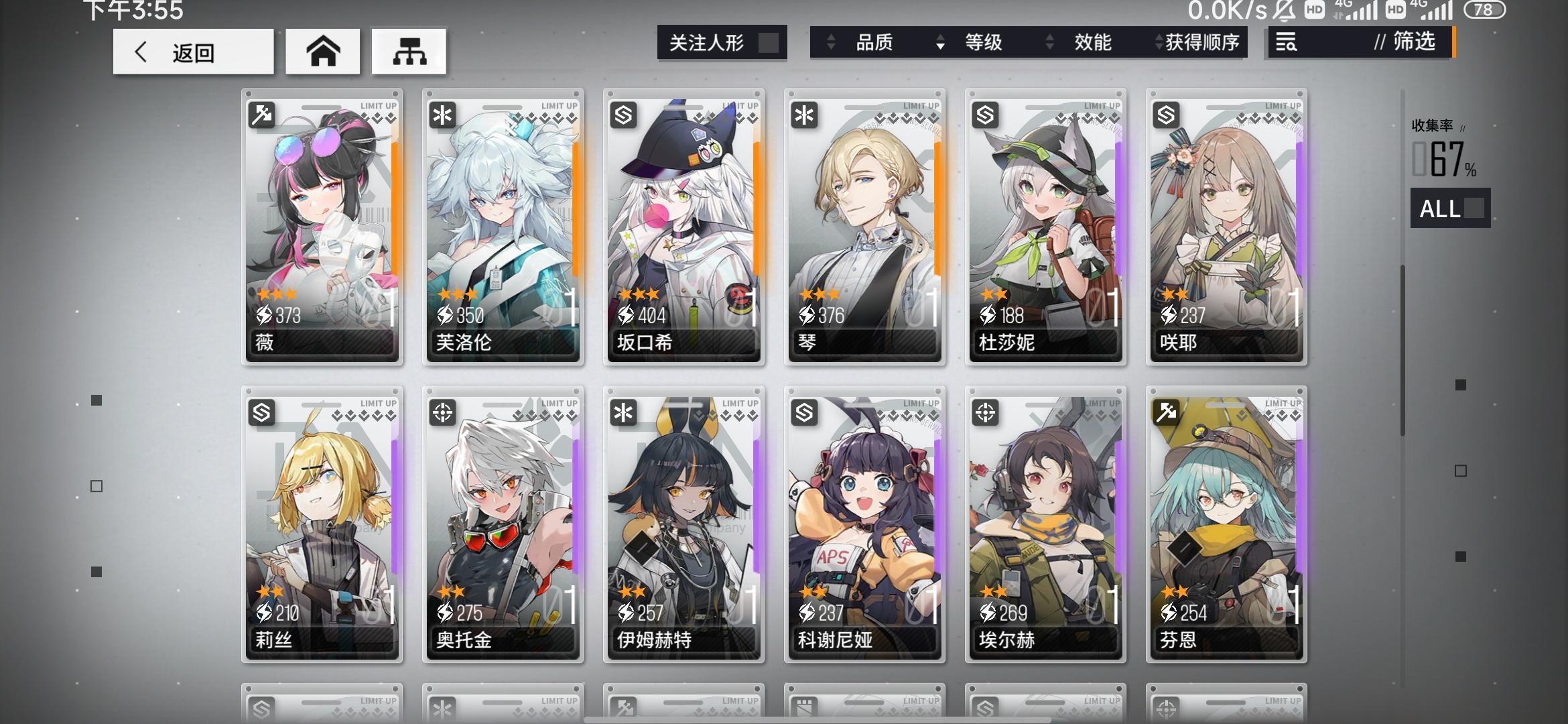This screenshot has height=724, width=1568.
Task: Open the 筛选 filter option
Action: [1411, 43]
